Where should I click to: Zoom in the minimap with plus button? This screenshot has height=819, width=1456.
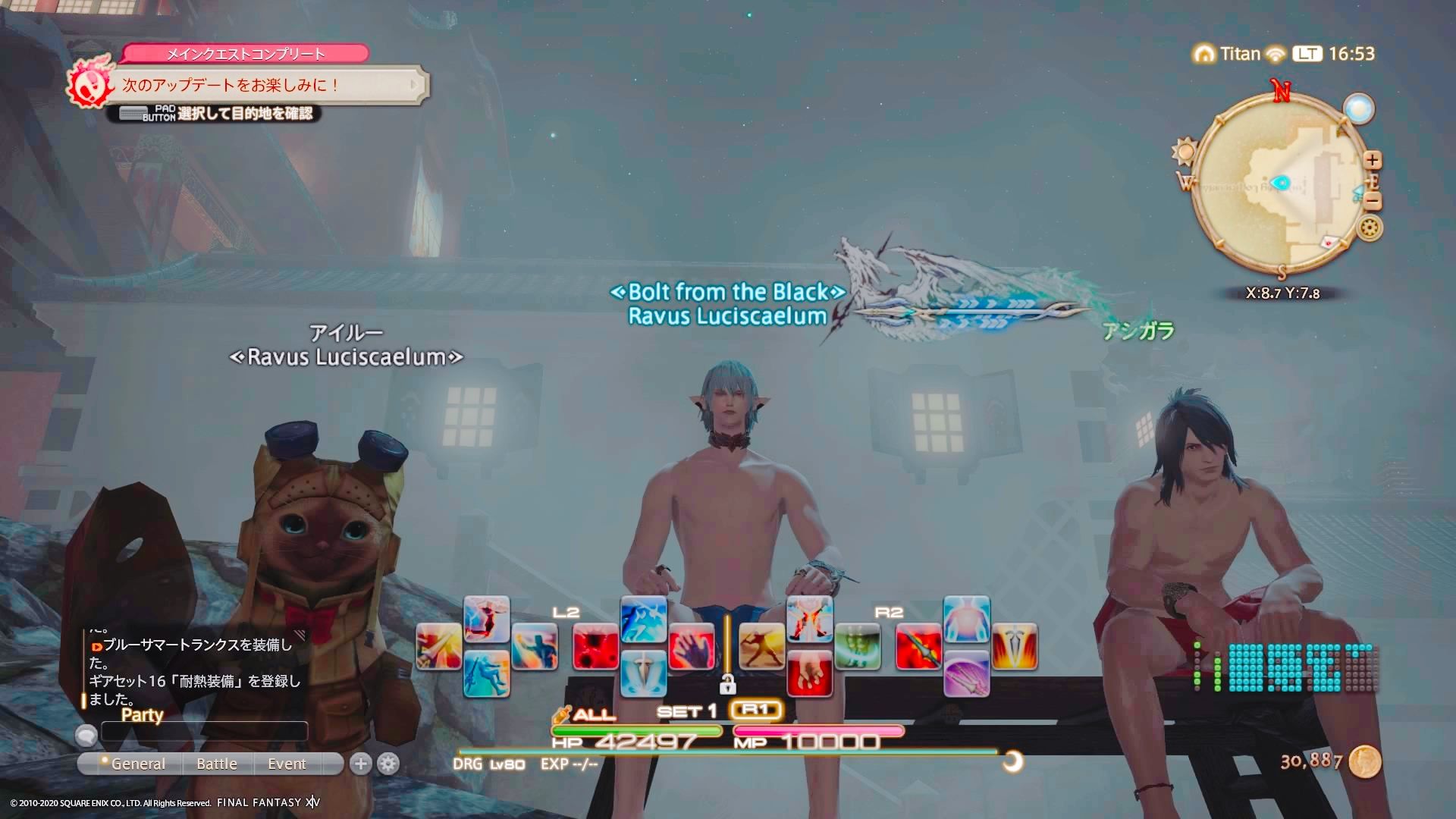[1372, 160]
